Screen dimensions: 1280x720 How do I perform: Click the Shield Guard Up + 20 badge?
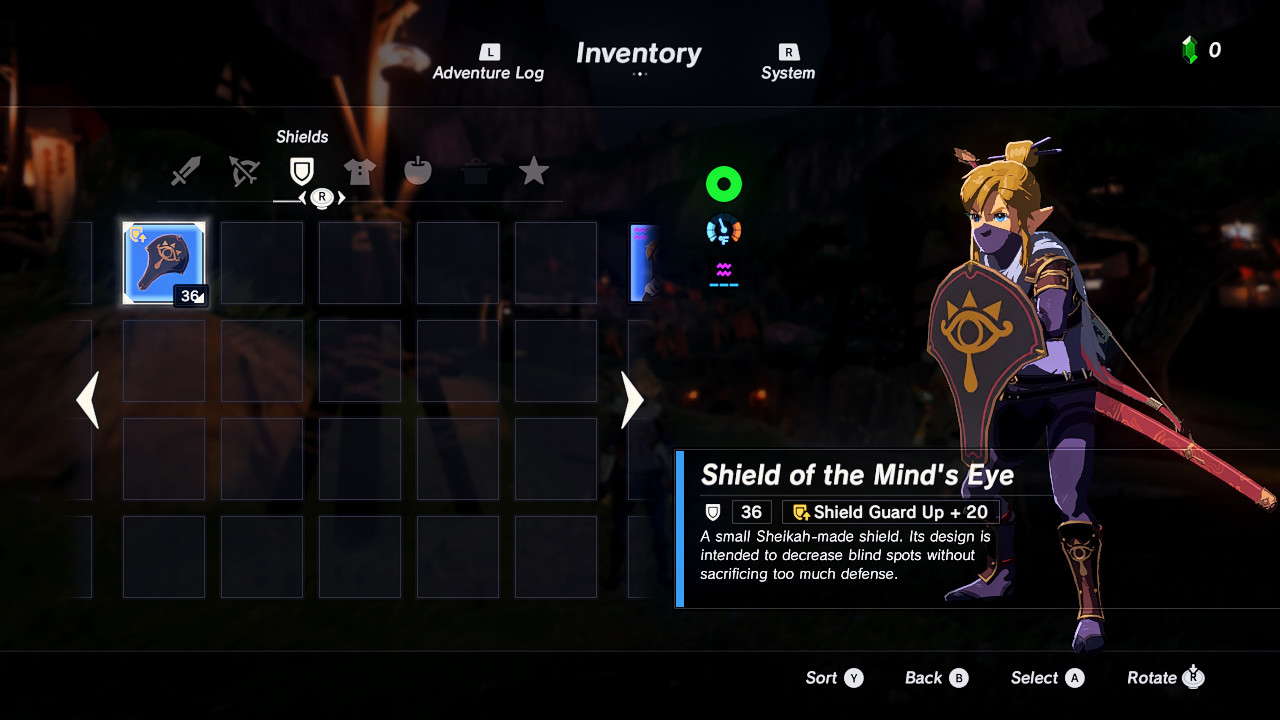point(888,511)
